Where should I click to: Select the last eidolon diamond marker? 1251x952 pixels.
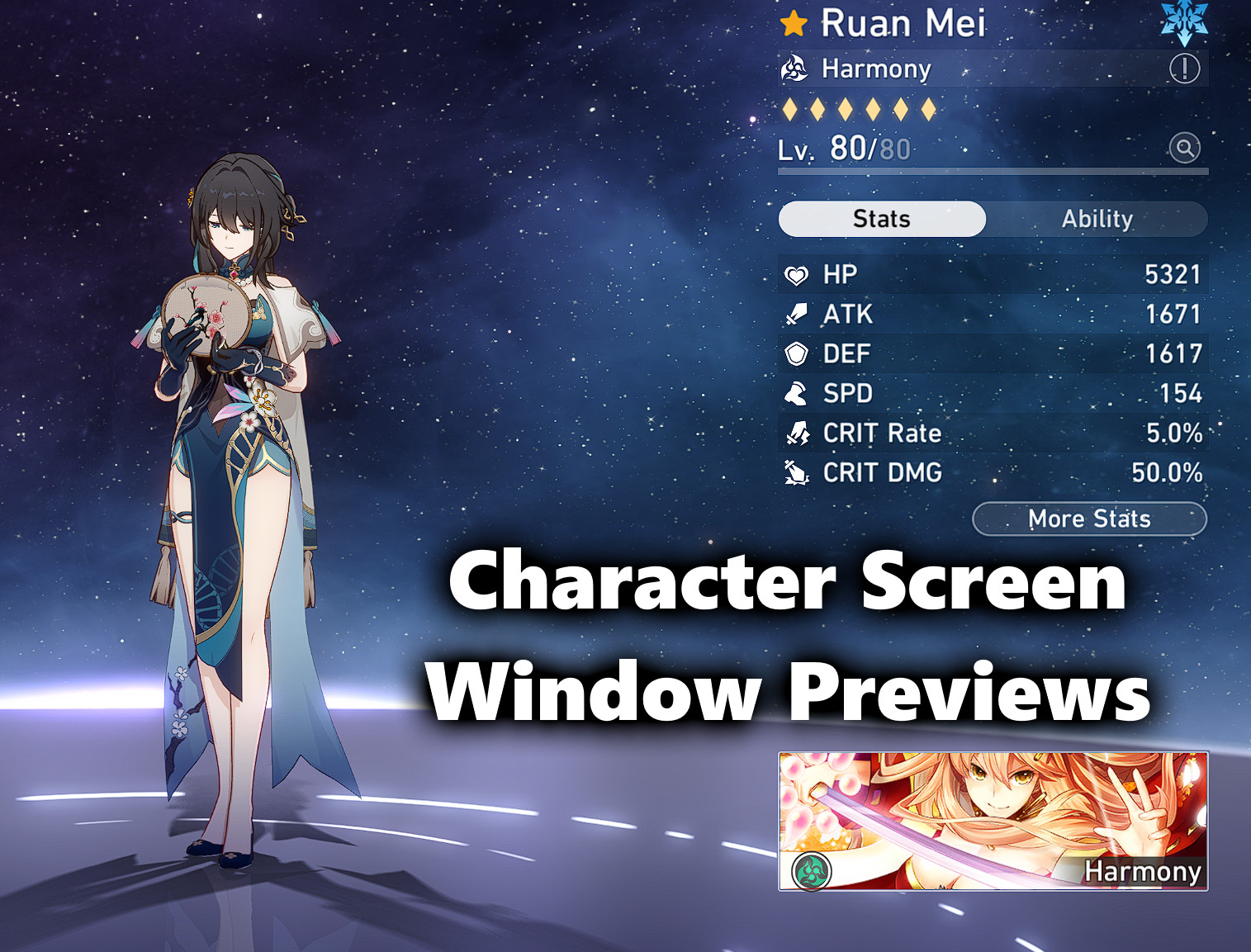pyautogui.click(x=928, y=107)
